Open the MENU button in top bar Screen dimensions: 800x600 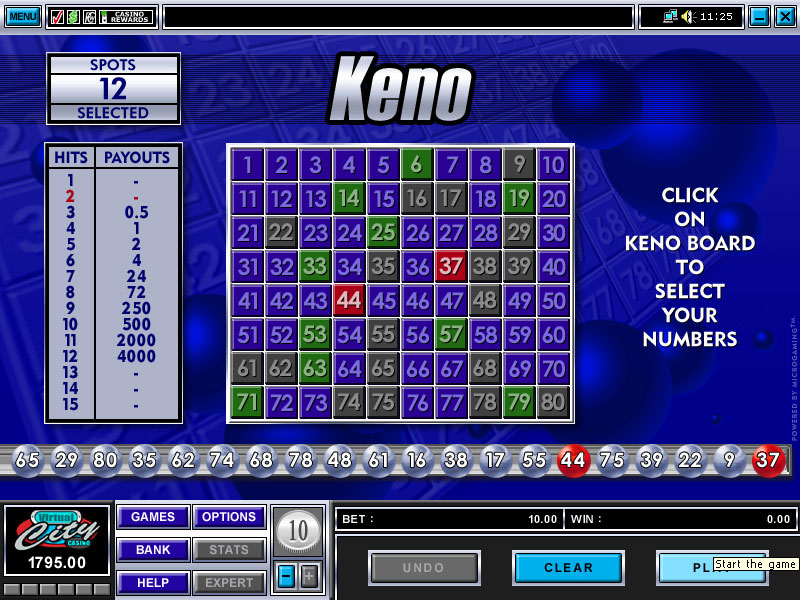[22, 16]
